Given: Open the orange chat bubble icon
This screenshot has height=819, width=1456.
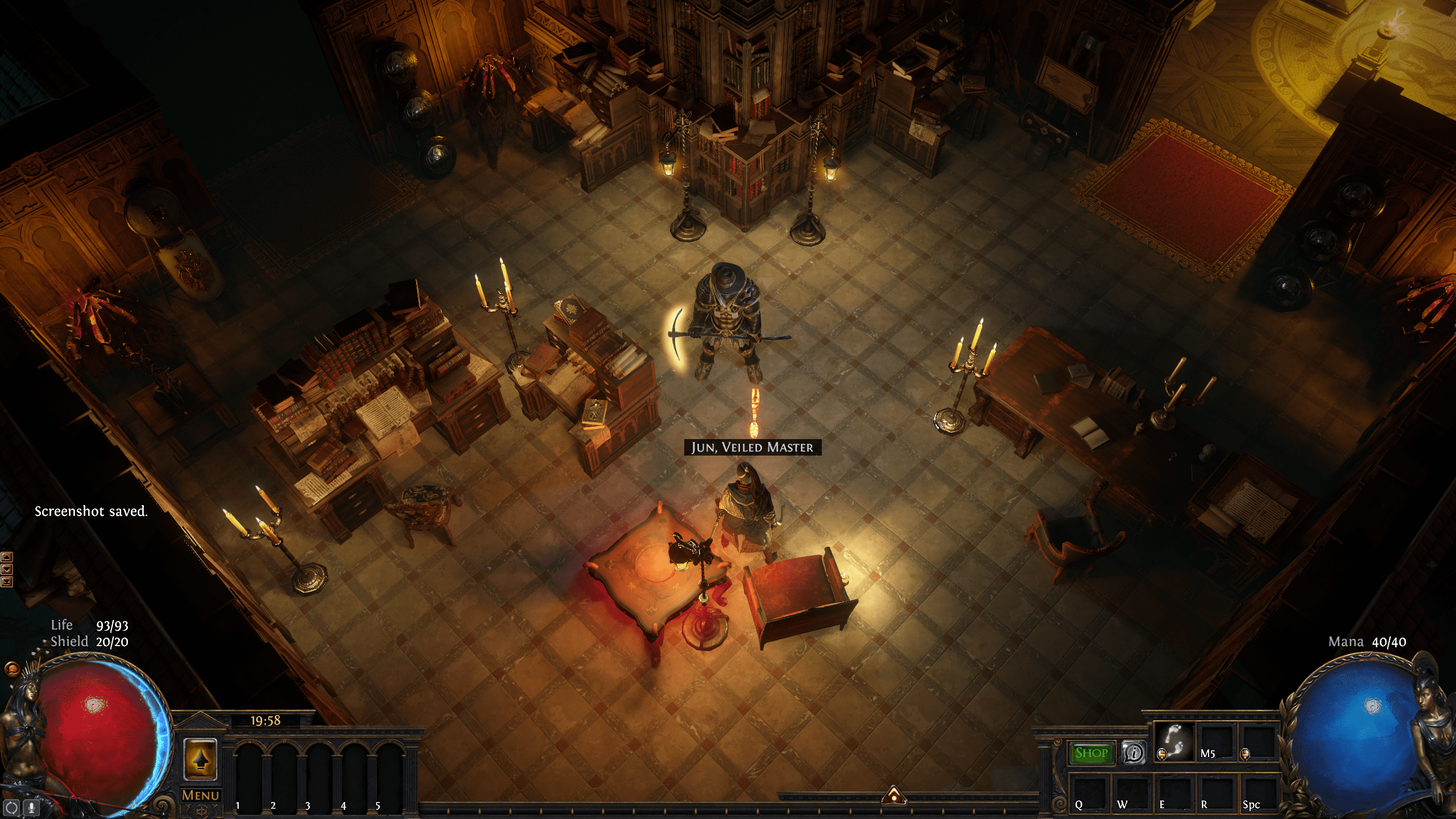Looking at the screenshot, I should pos(11,669).
